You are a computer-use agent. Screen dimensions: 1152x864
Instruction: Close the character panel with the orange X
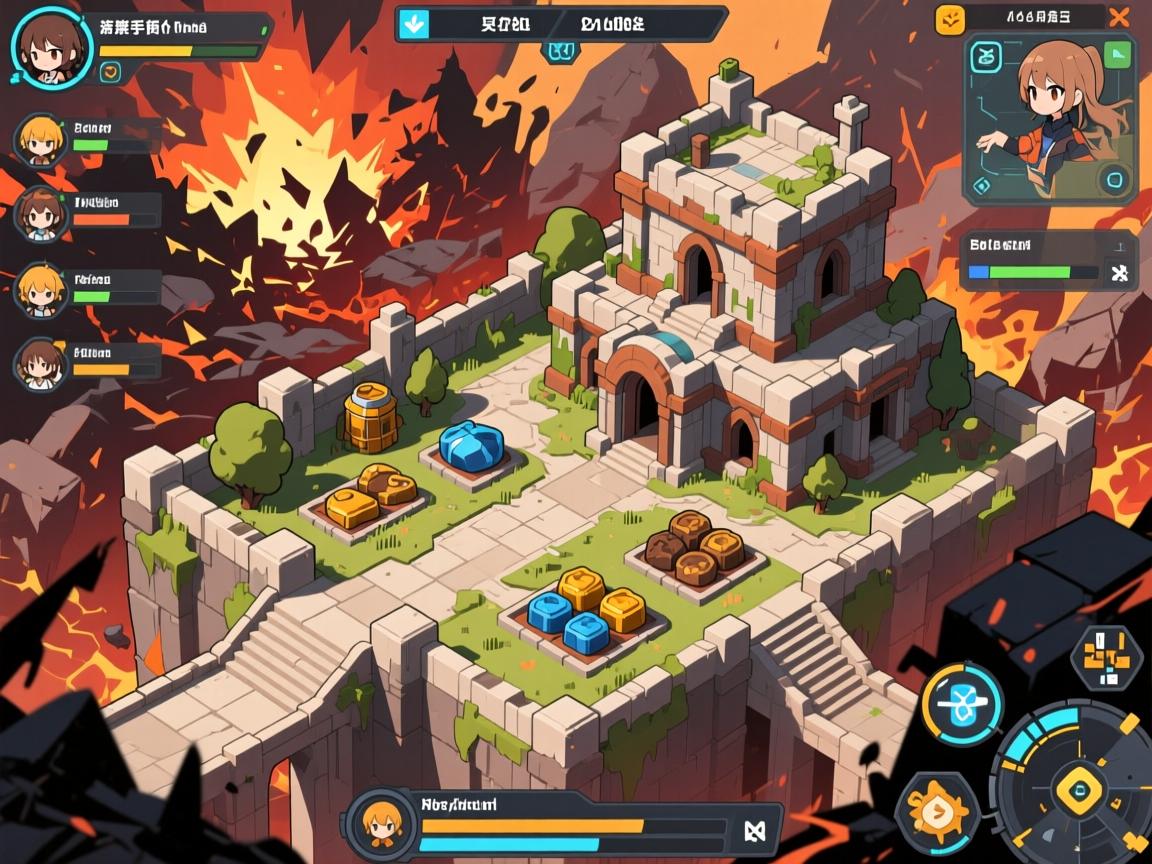pyautogui.click(x=1121, y=16)
